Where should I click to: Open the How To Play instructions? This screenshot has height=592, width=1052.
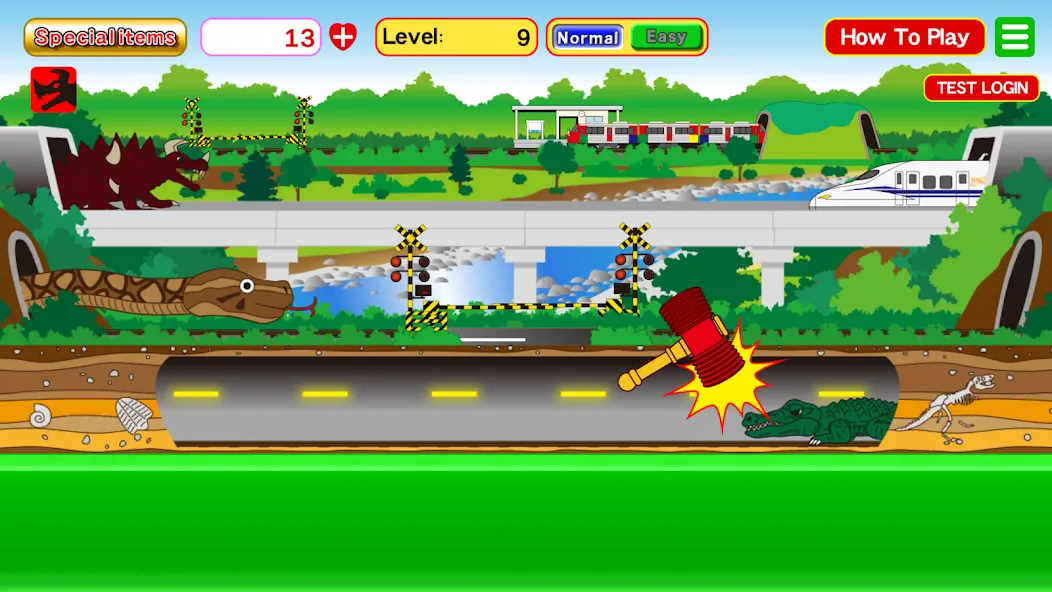[x=904, y=37]
